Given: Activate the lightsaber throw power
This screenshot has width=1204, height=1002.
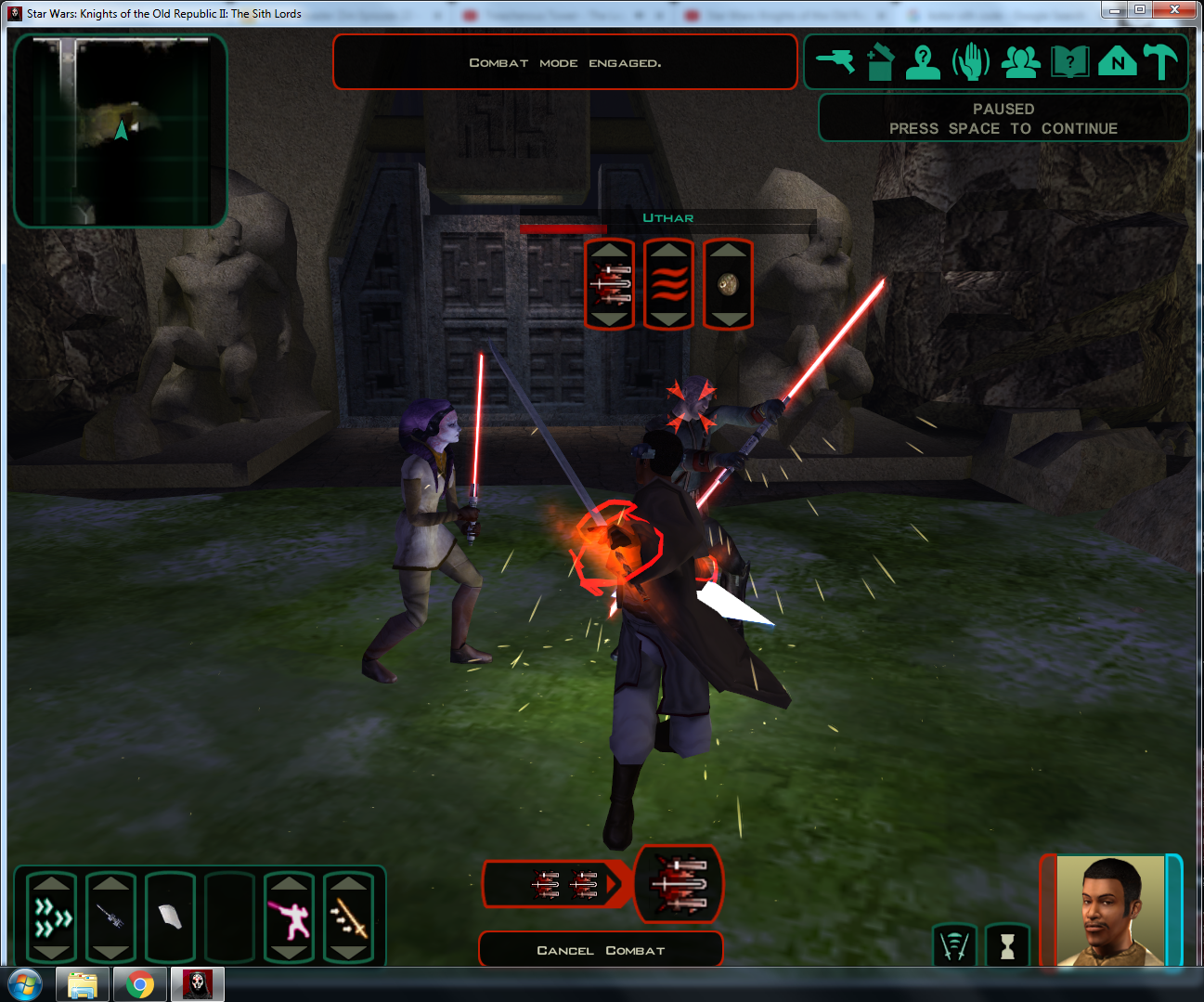Looking at the screenshot, I should pyautogui.click(x=348, y=917).
